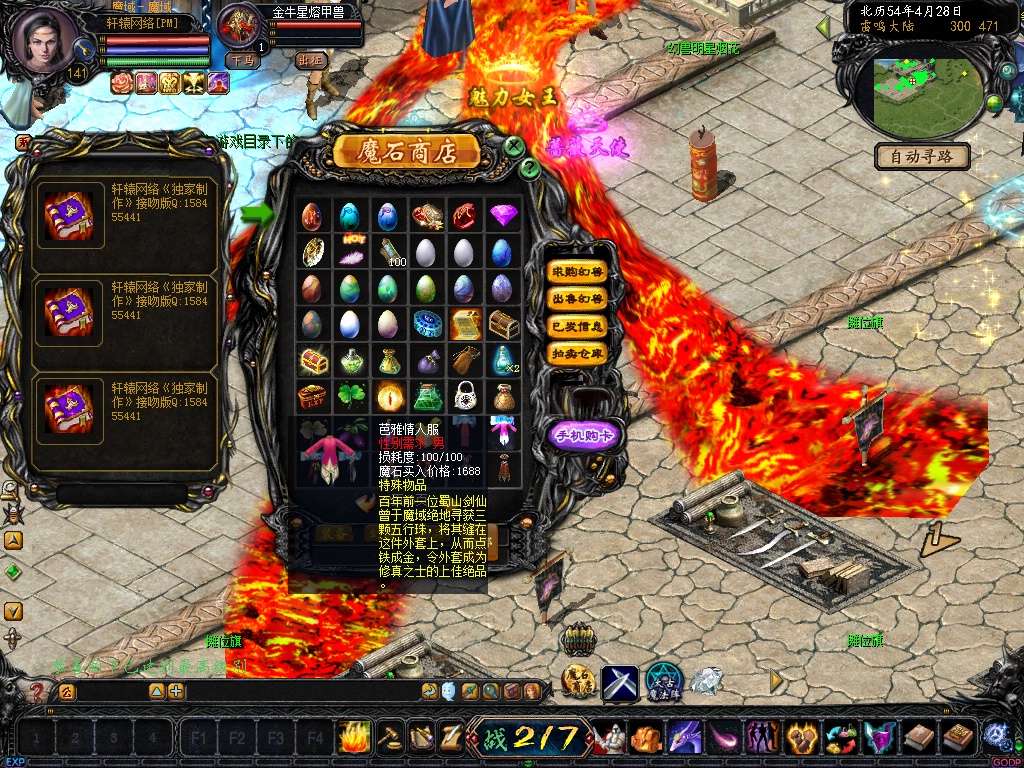Activate the flame skill on the hotbar
This screenshot has width=1024, height=768.
click(x=353, y=737)
